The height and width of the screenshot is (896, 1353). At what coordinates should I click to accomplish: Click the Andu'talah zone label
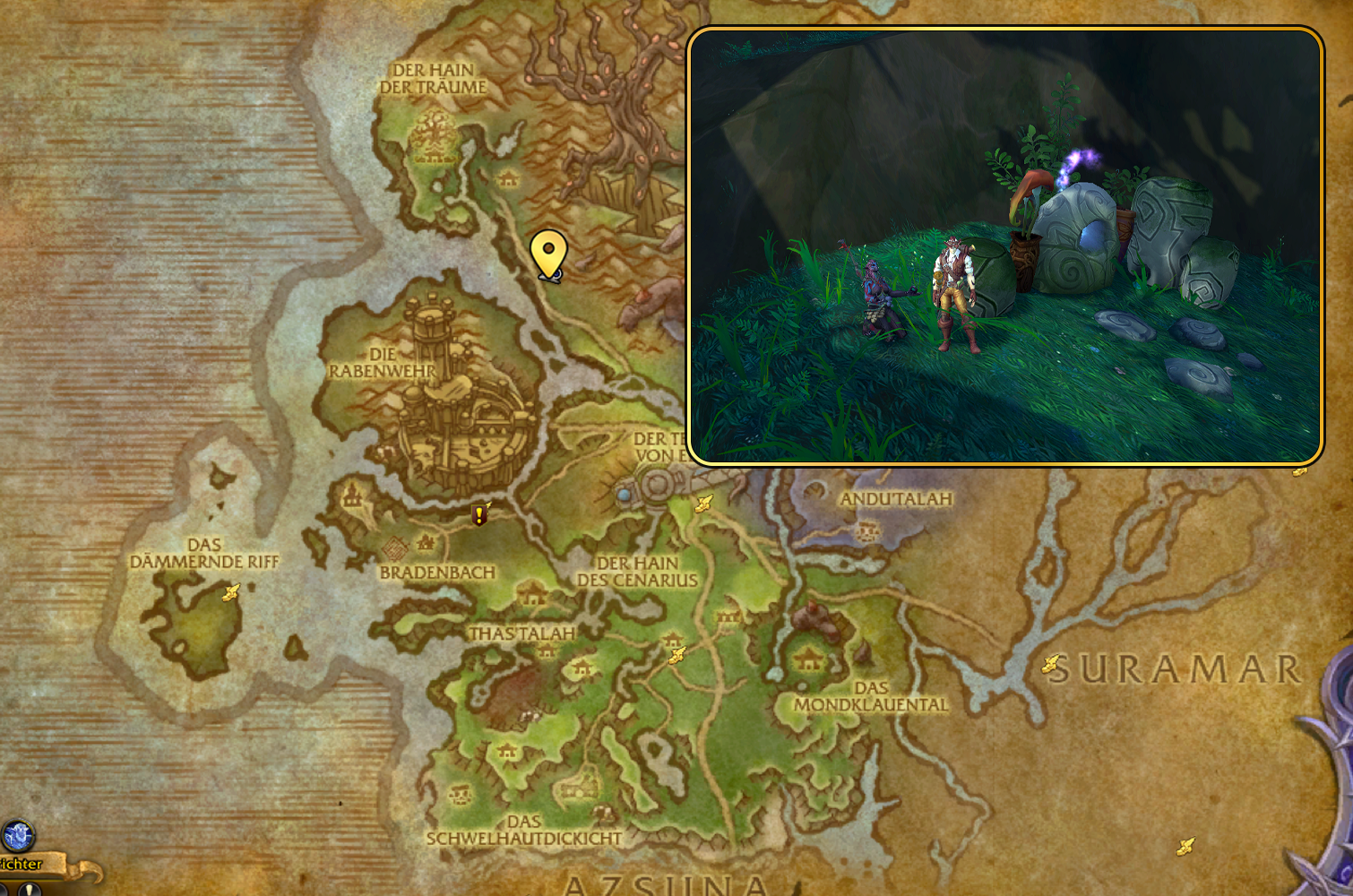pos(895,499)
